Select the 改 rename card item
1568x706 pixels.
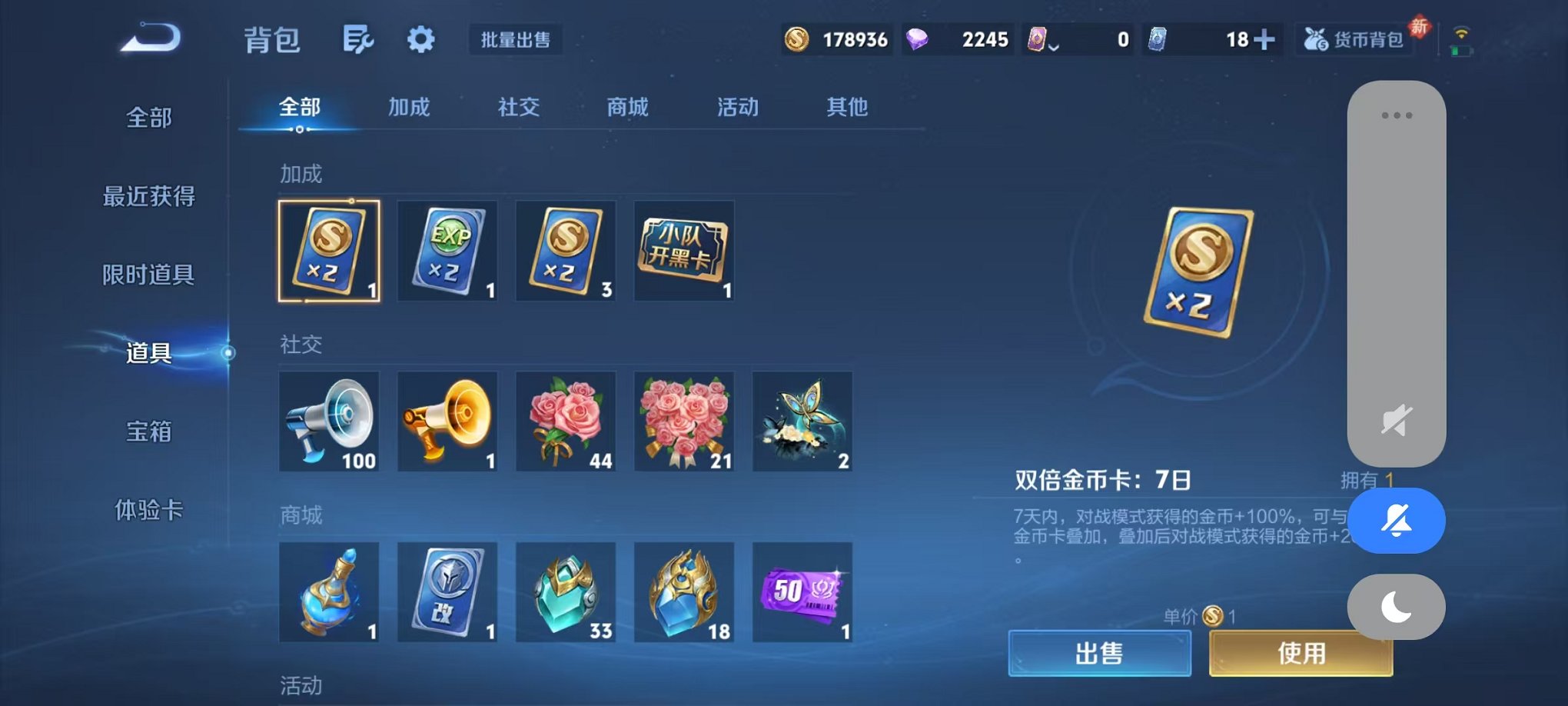coord(447,593)
